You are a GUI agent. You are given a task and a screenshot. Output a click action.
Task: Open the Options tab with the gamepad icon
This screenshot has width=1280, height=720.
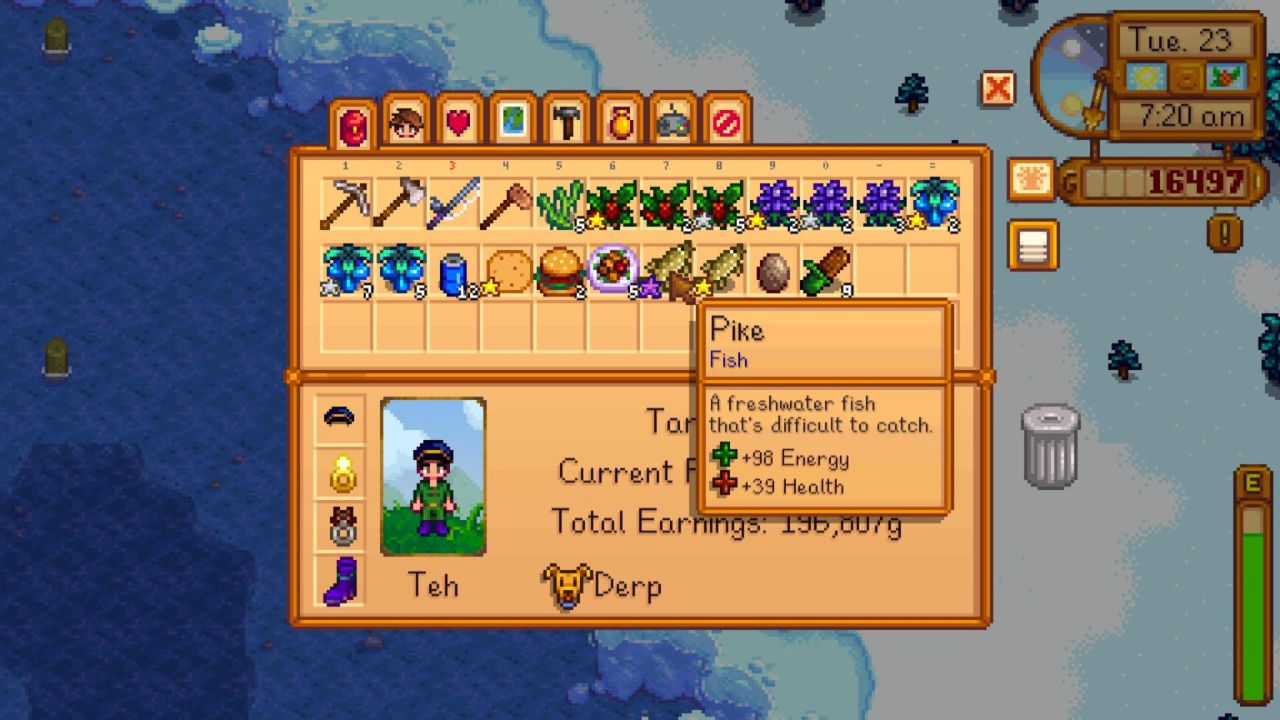pyautogui.click(x=673, y=123)
